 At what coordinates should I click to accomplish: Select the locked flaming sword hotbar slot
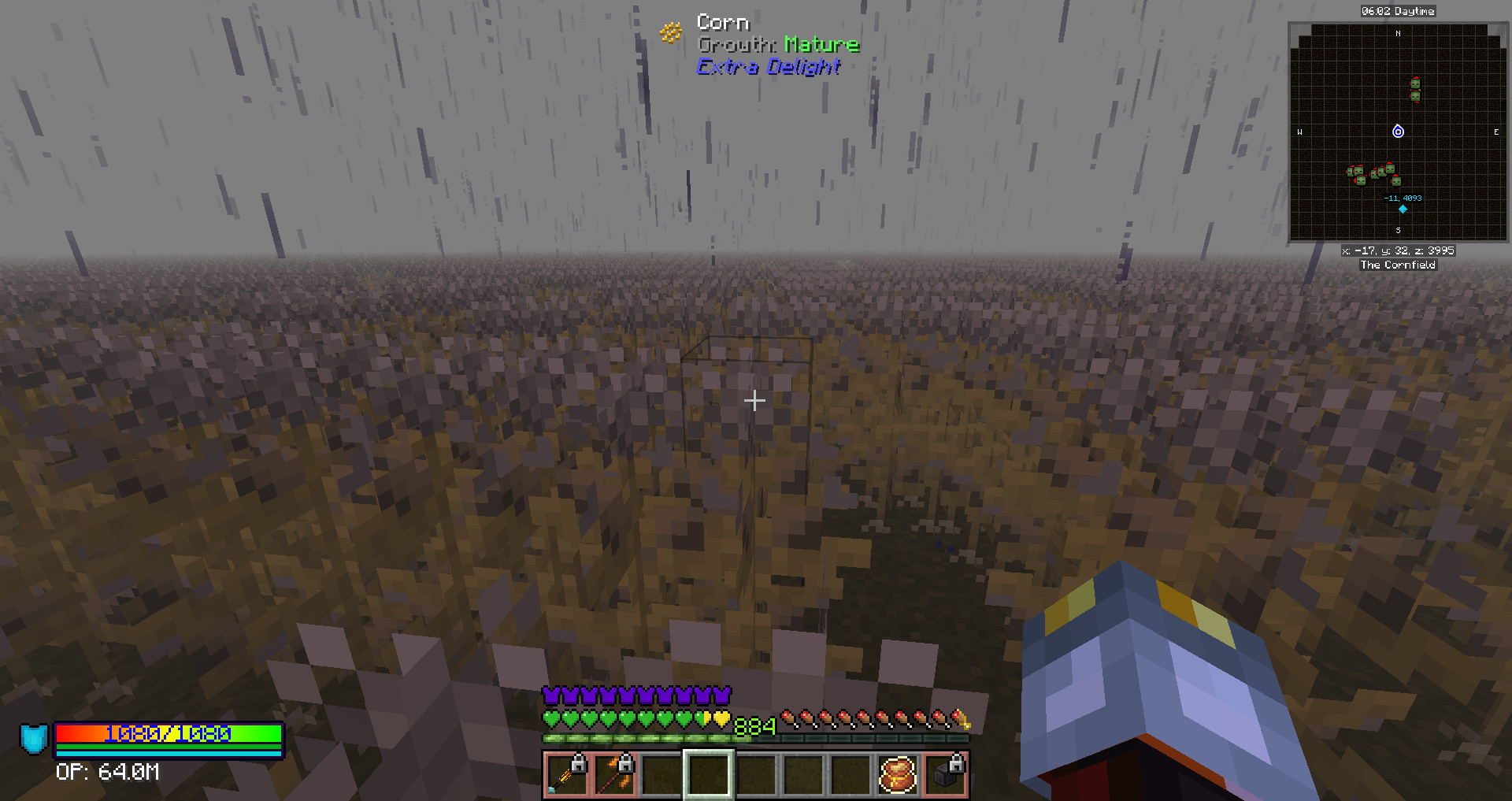[x=566, y=774]
